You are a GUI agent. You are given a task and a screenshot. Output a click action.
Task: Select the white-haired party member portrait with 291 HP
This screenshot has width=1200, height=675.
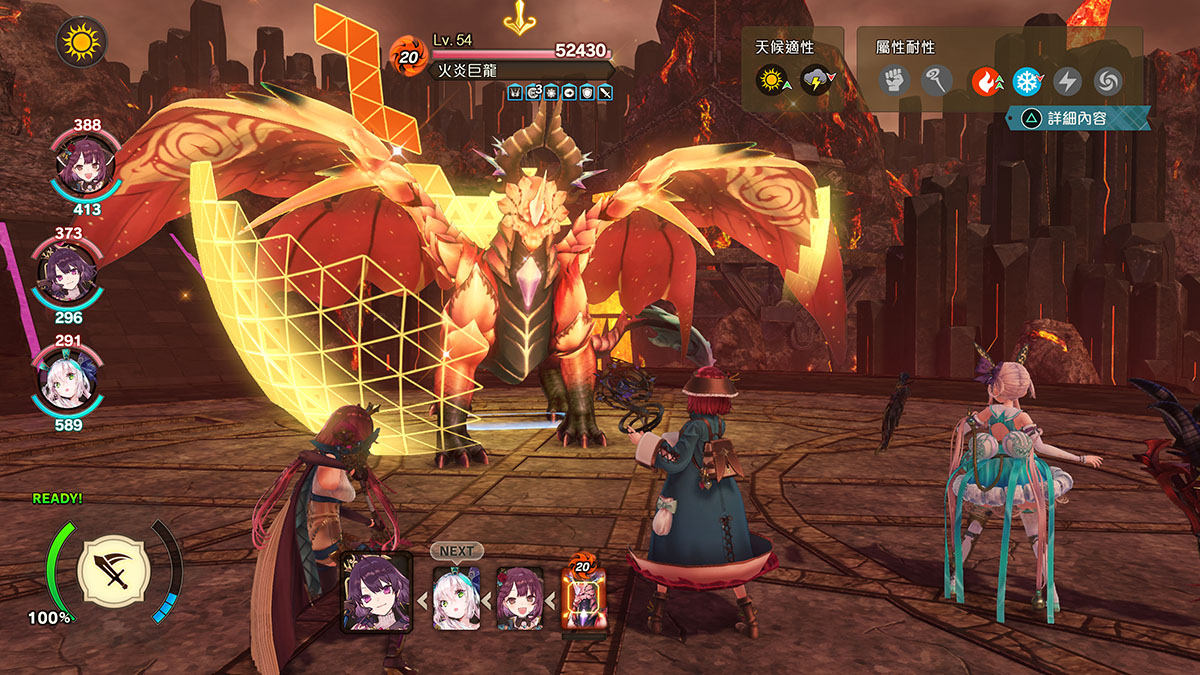click(66, 381)
